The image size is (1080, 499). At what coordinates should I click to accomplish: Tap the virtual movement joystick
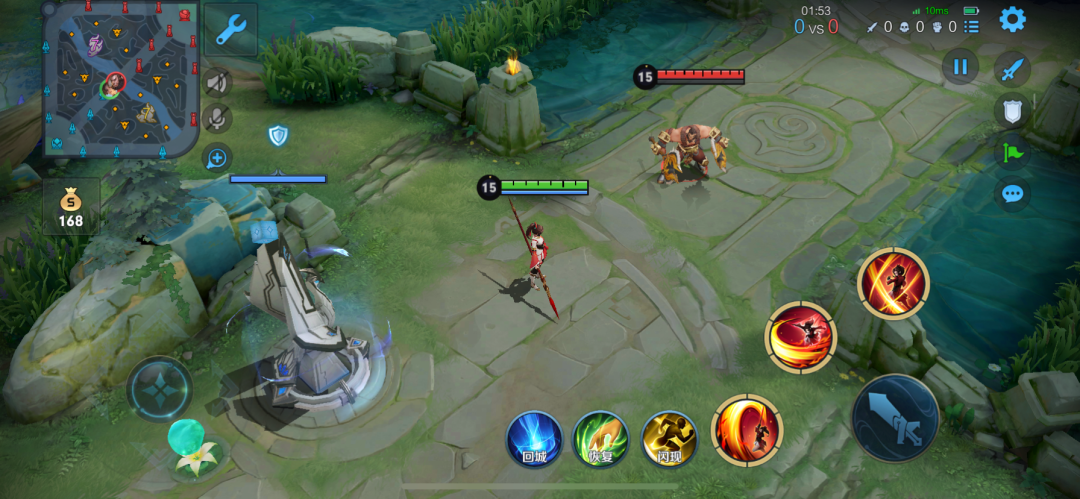point(159,388)
